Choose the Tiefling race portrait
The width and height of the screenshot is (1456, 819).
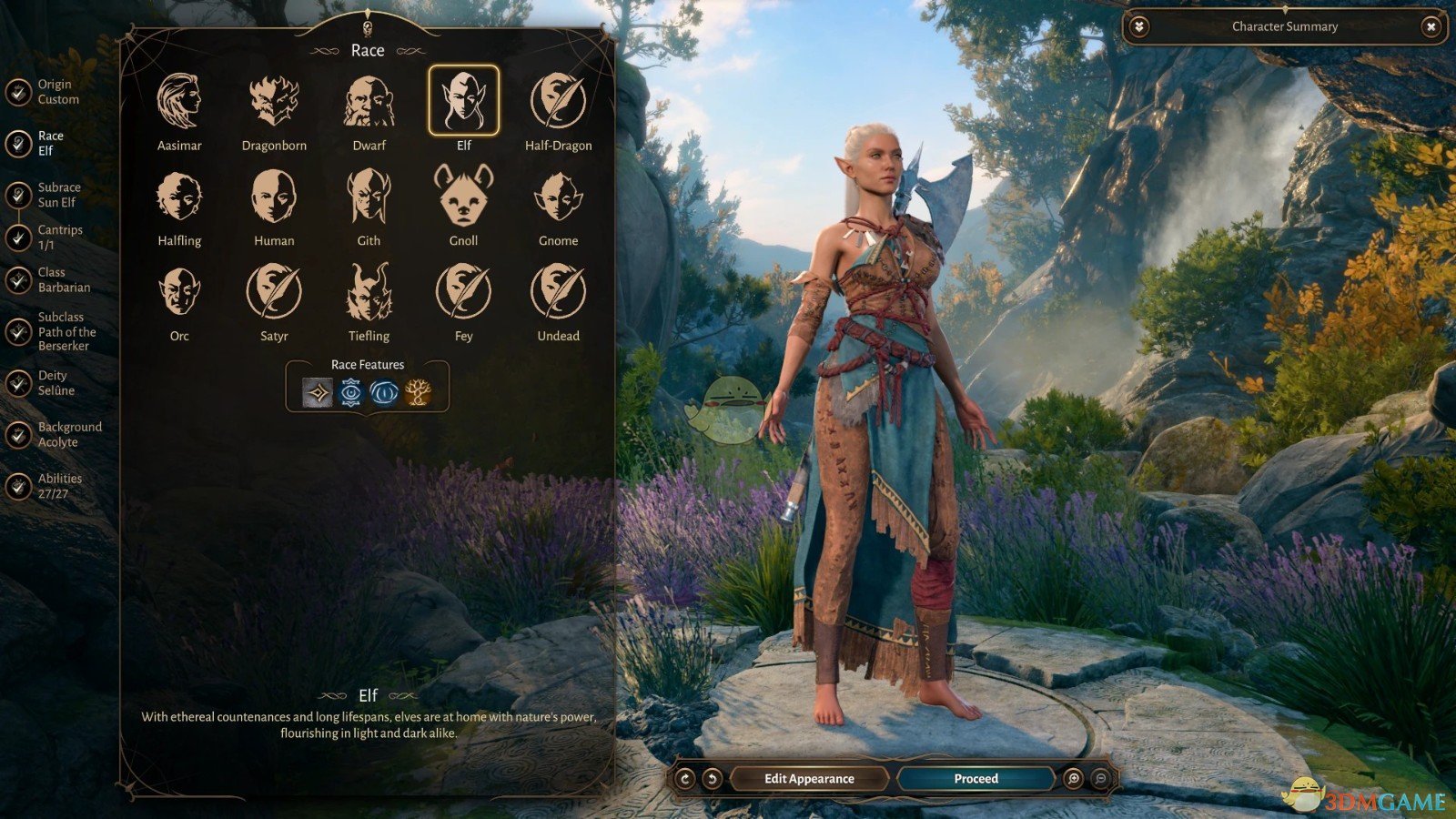click(368, 293)
